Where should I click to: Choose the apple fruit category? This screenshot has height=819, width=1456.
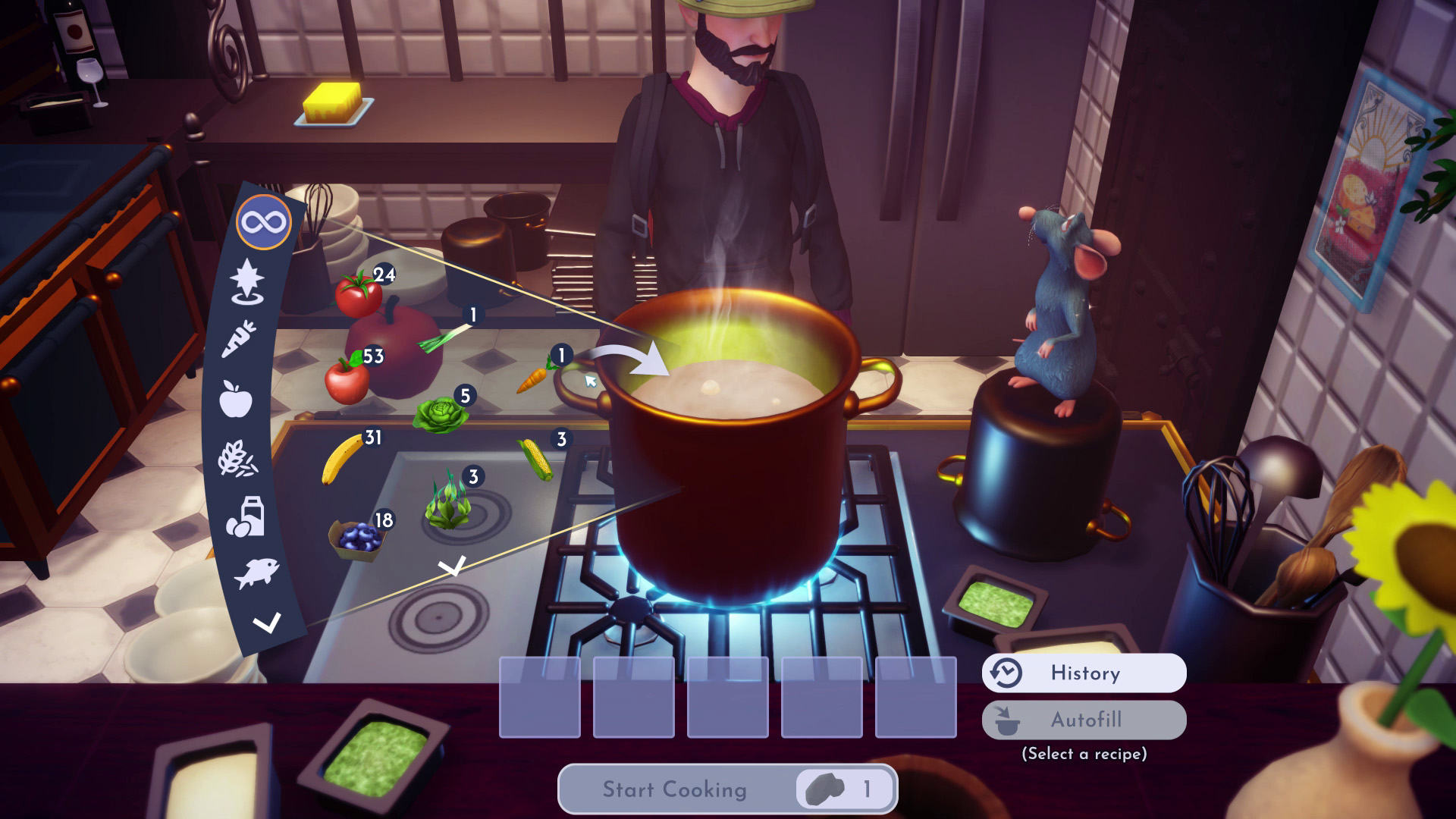235,398
